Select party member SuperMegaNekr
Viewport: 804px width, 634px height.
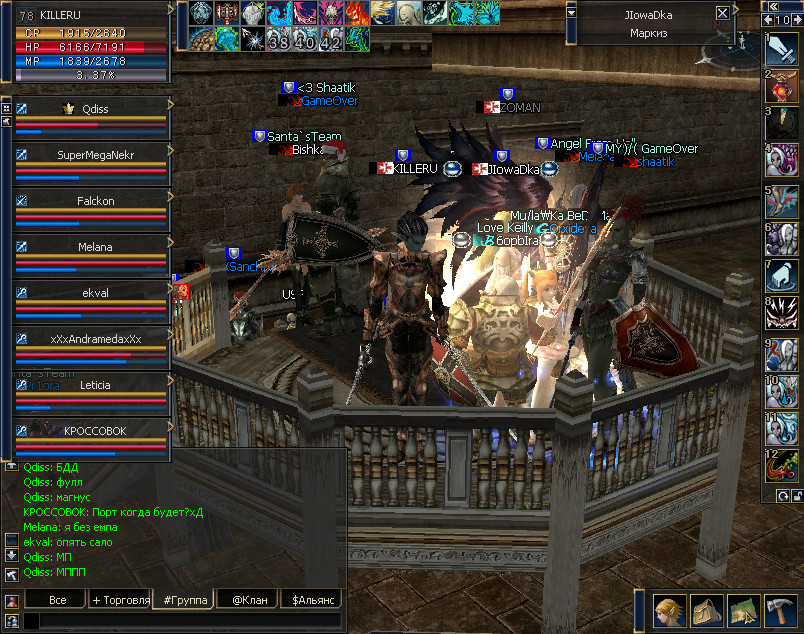pyautogui.click(x=95, y=155)
